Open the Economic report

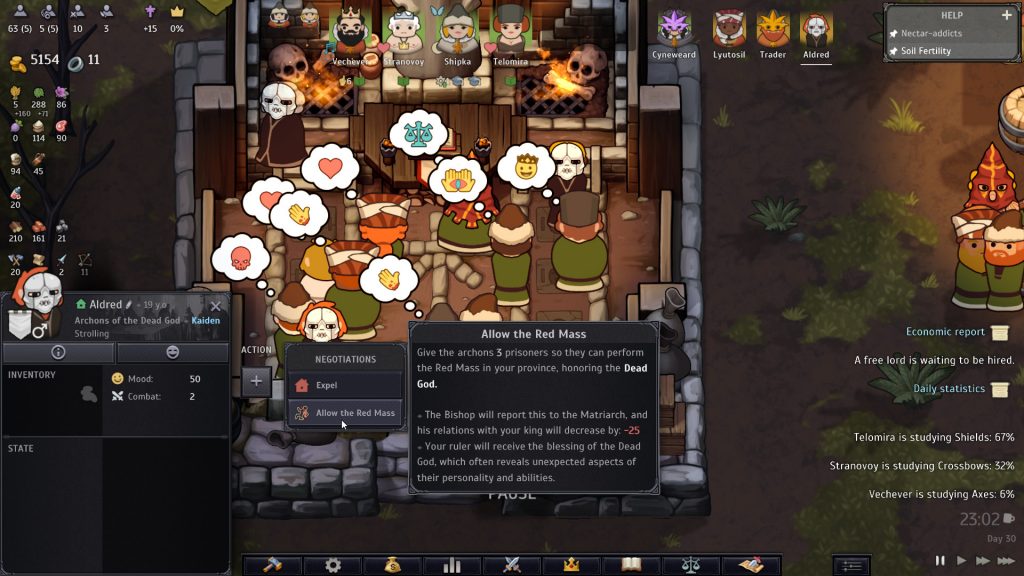[x=945, y=332]
